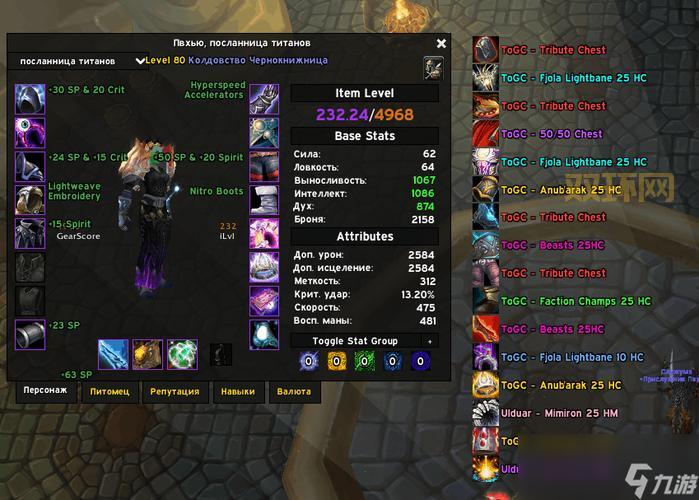
Task: Choose the cloak slot with Lightweave Embroidery
Action: tap(30, 198)
